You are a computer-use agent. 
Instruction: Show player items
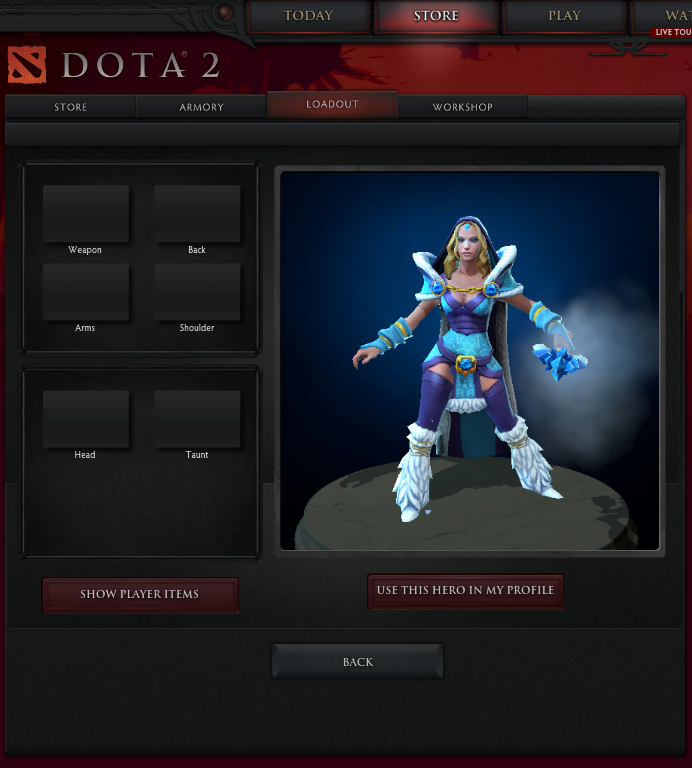(x=140, y=594)
